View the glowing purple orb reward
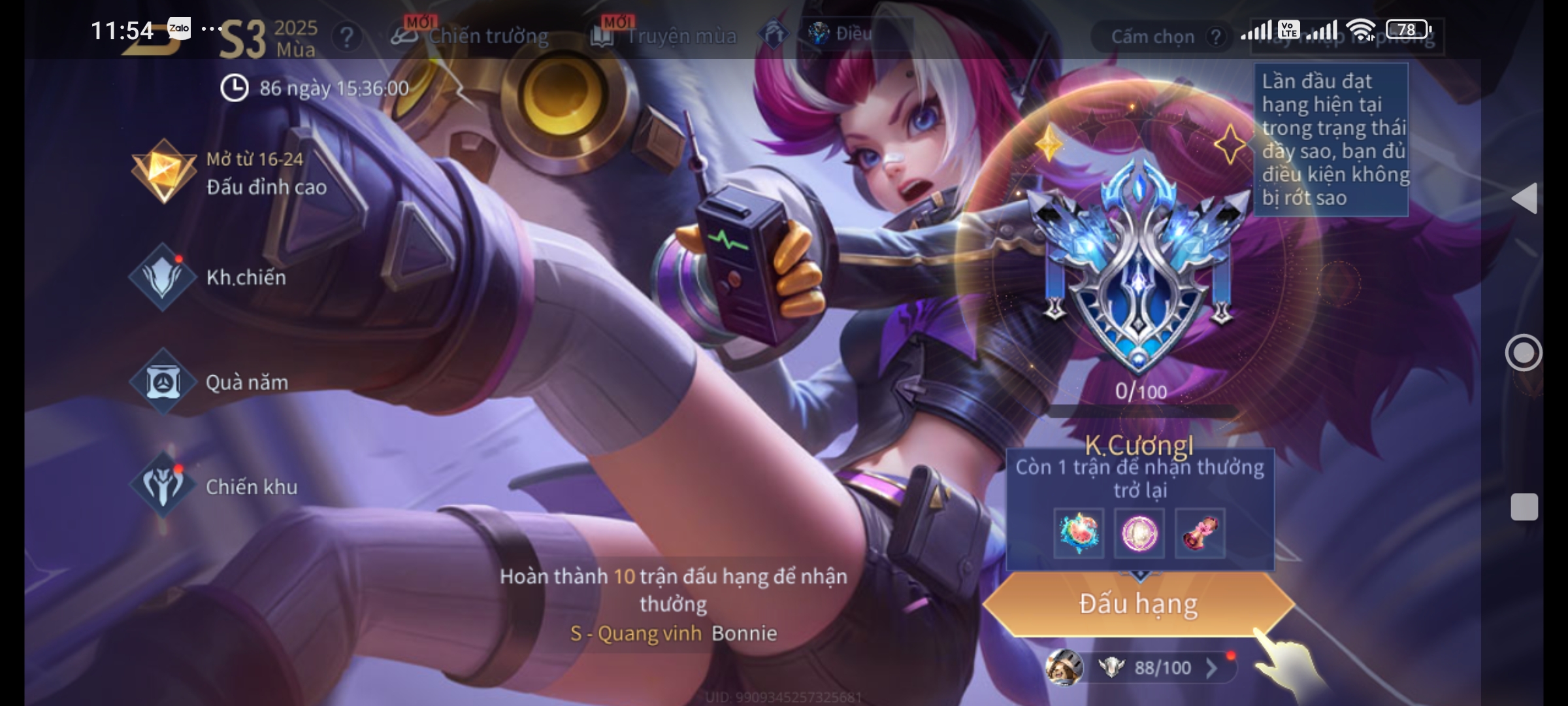The width and height of the screenshot is (1568, 706). [x=1139, y=533]
